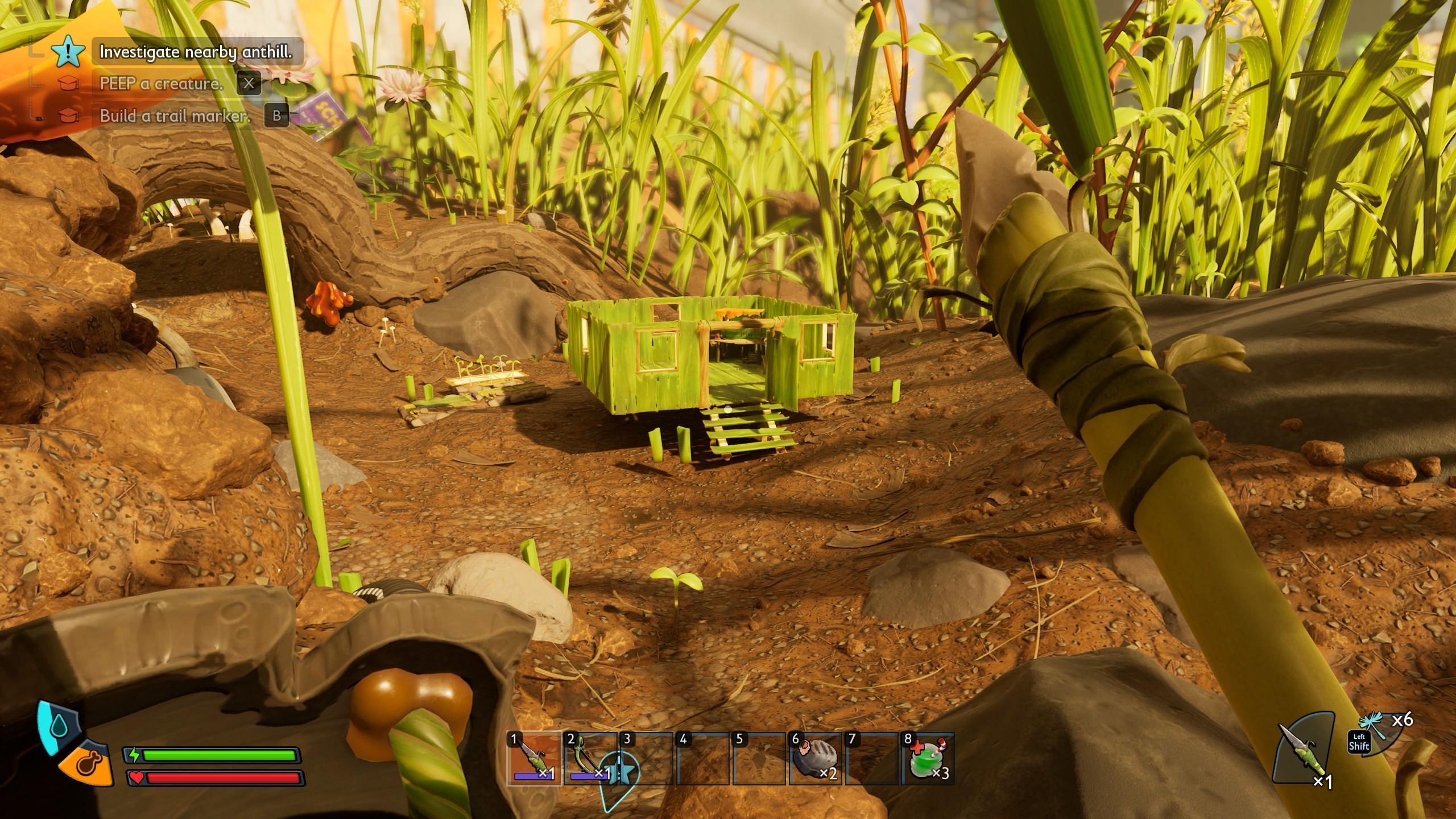Click the PEEP a creature objective
This screenshot has height=819, width=1456.
coord(161,84)
